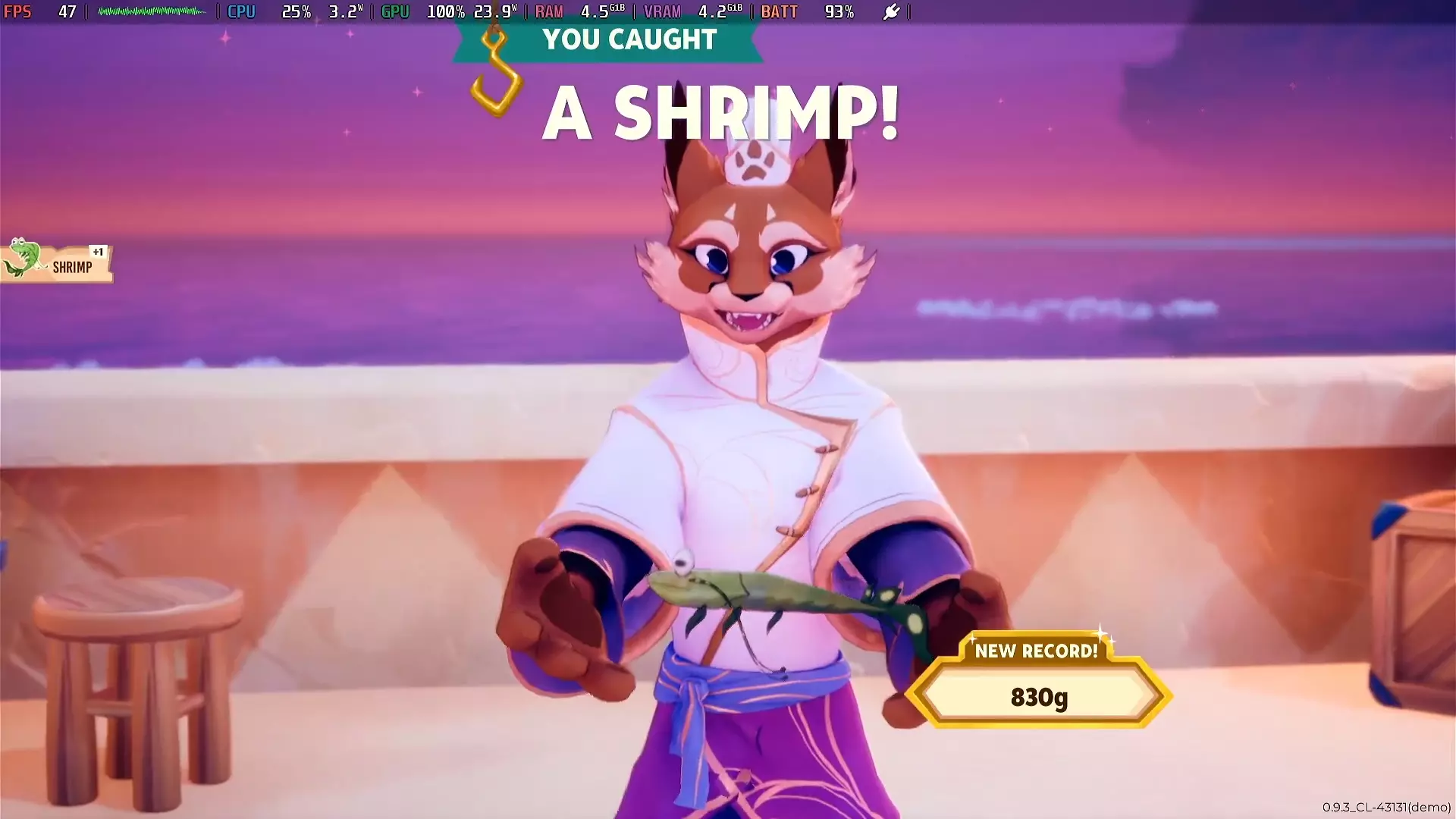The height and width of the screenshot is (819, 1456).
Task: Click the Shrimp +1 item notification
Action: coord(58,263)
